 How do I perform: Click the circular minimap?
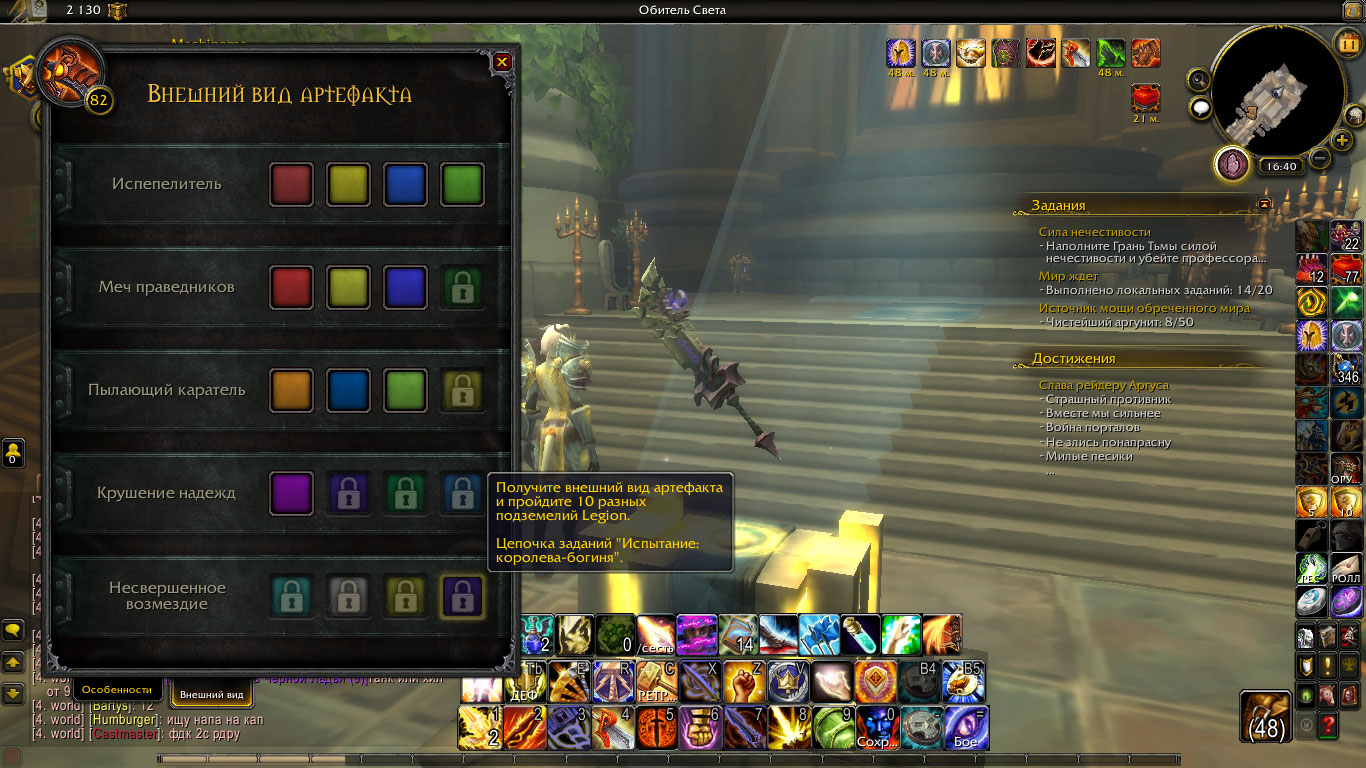(x=1274, y=92)
